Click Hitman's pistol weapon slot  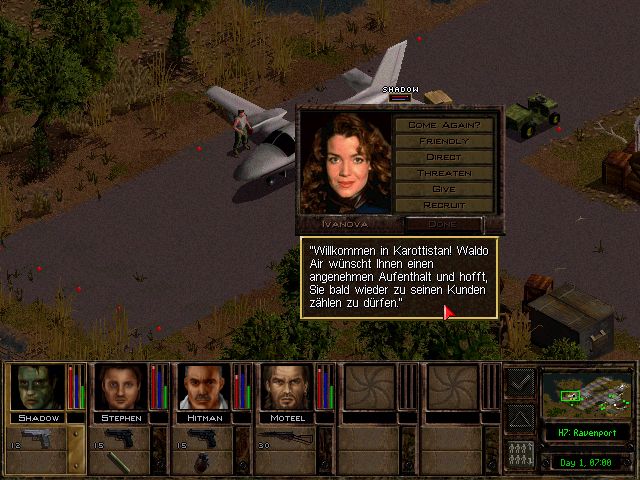tap(205, 438)
